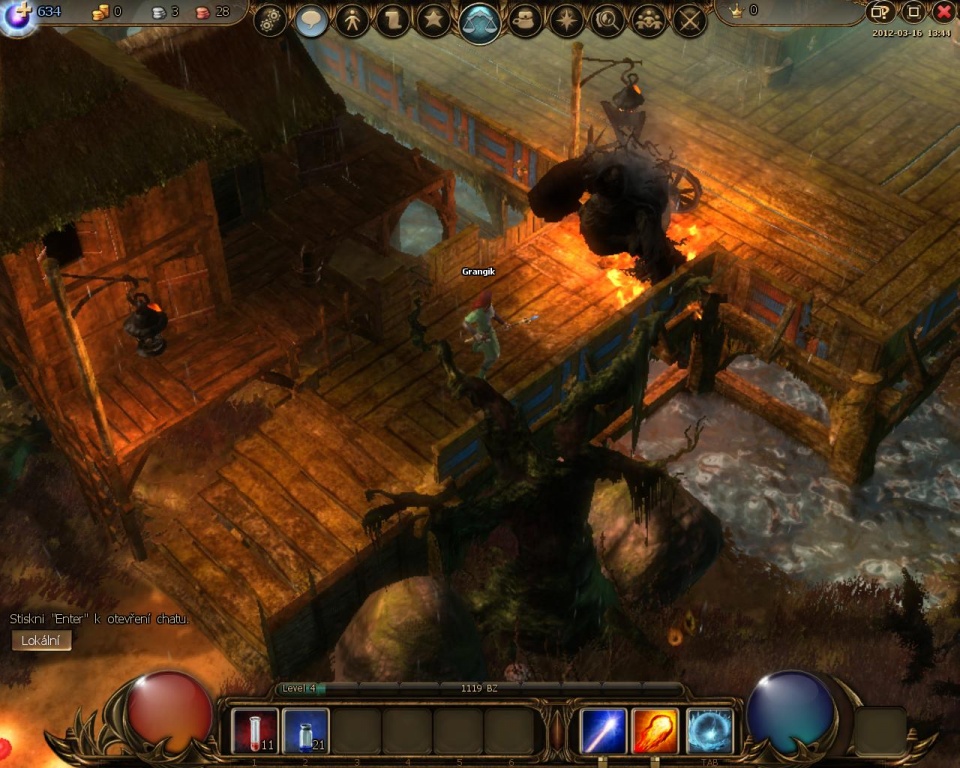The width and height of the screenshot is (960, 768).
Task: Click the Lokální chat channel button
Action: (x=41, y=641)
